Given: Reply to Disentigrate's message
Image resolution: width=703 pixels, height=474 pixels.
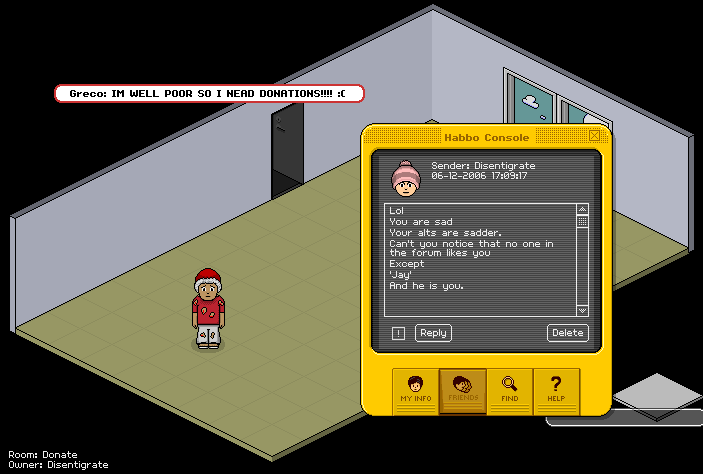Looking at the screenshot, I should 433,333.
